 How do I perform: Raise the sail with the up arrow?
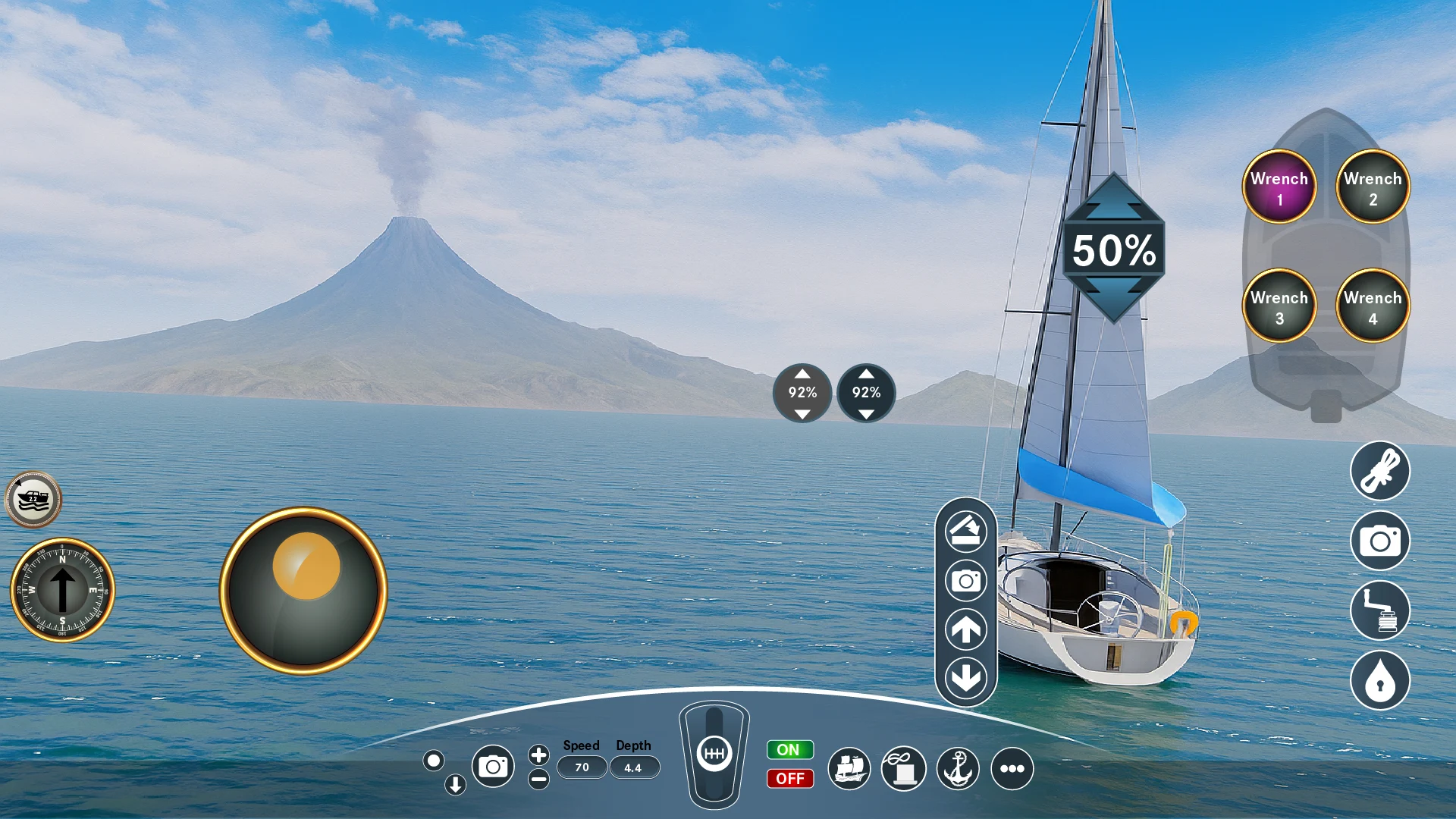[x=965, y=629]
